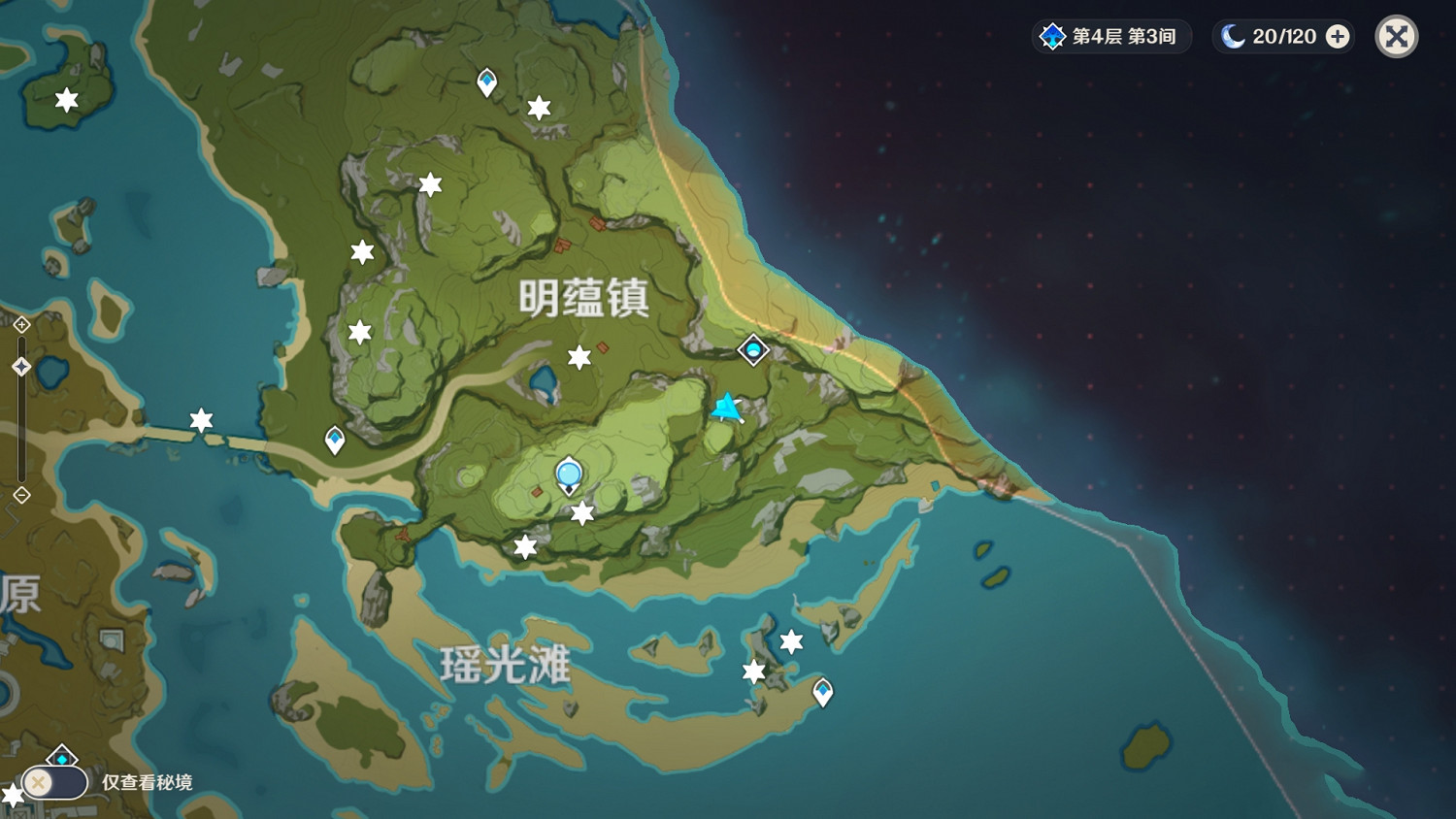This screenshot has width=1456, height=819.
Task: Click plus to replenish Original Resin
Action: click(x=1339, y=36)
